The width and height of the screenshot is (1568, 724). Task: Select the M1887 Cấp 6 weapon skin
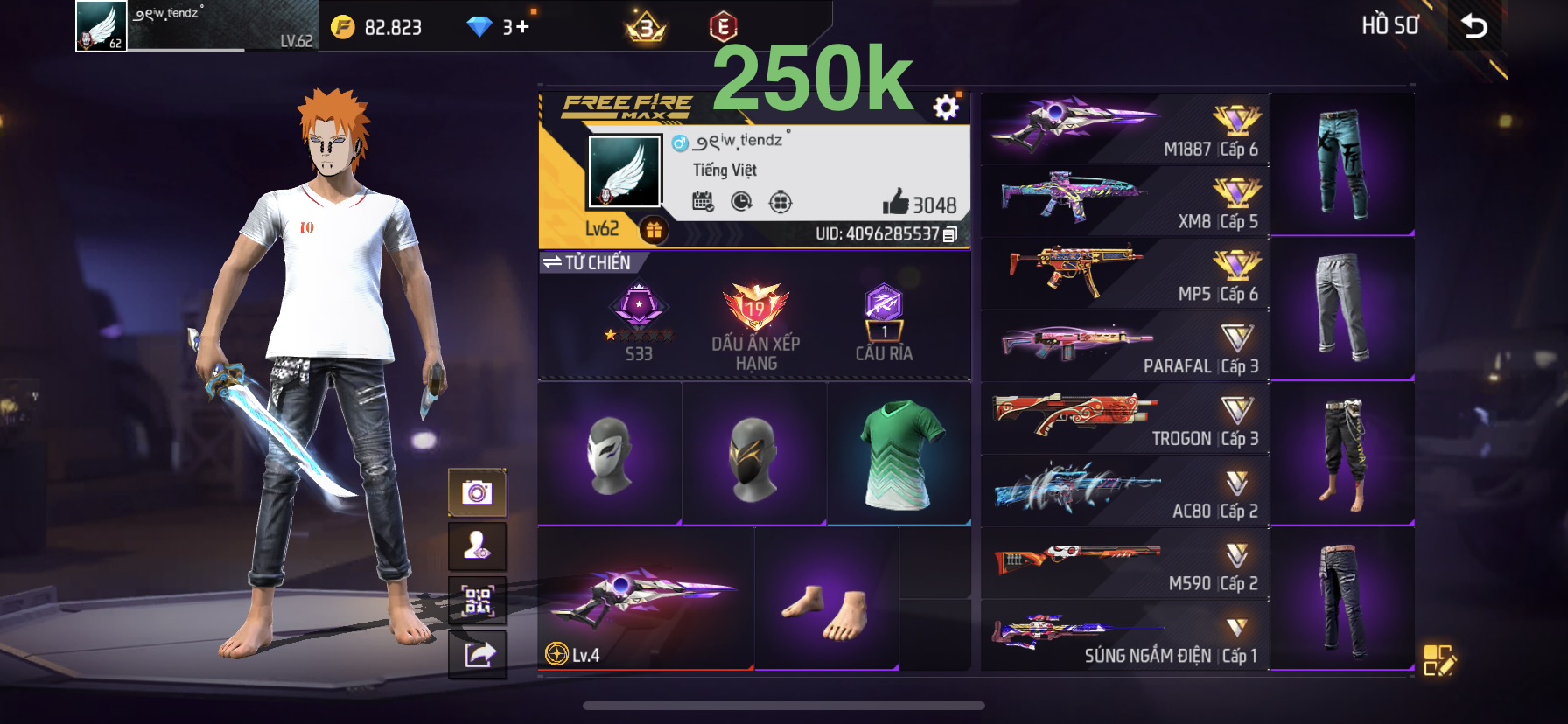point(1124,129)
